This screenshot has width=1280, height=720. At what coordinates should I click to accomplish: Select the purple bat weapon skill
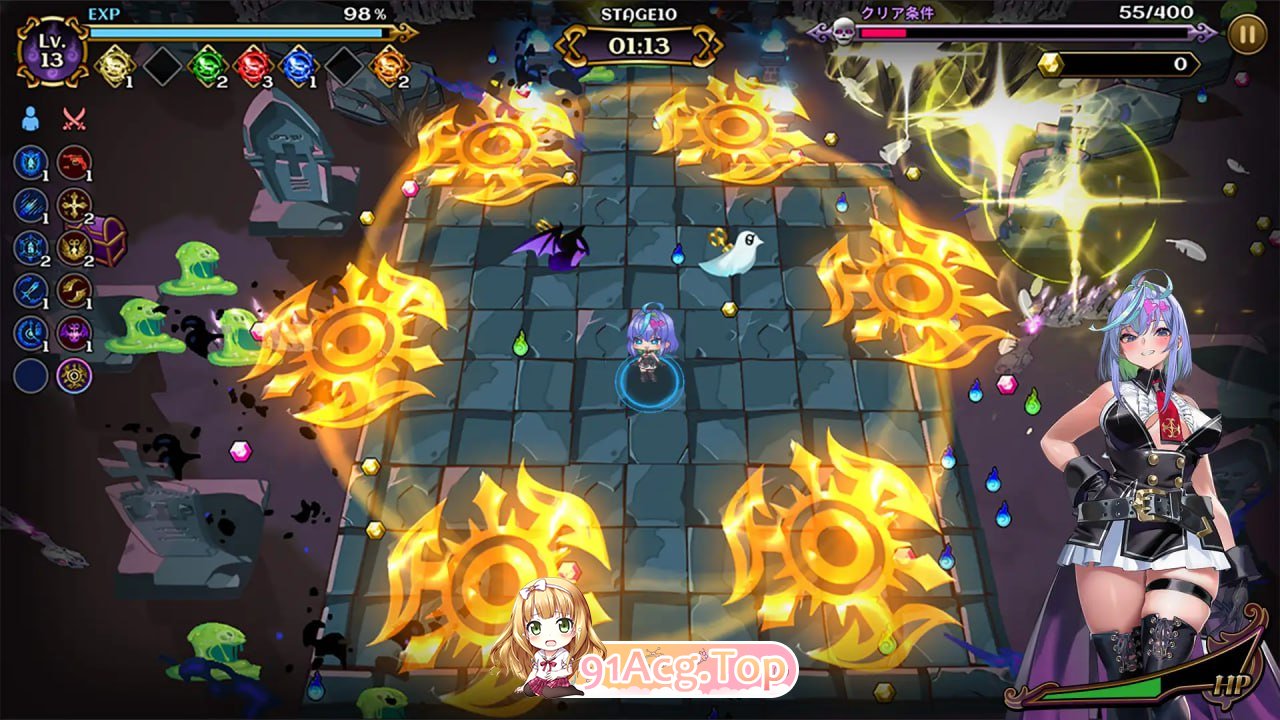(74, 333)
